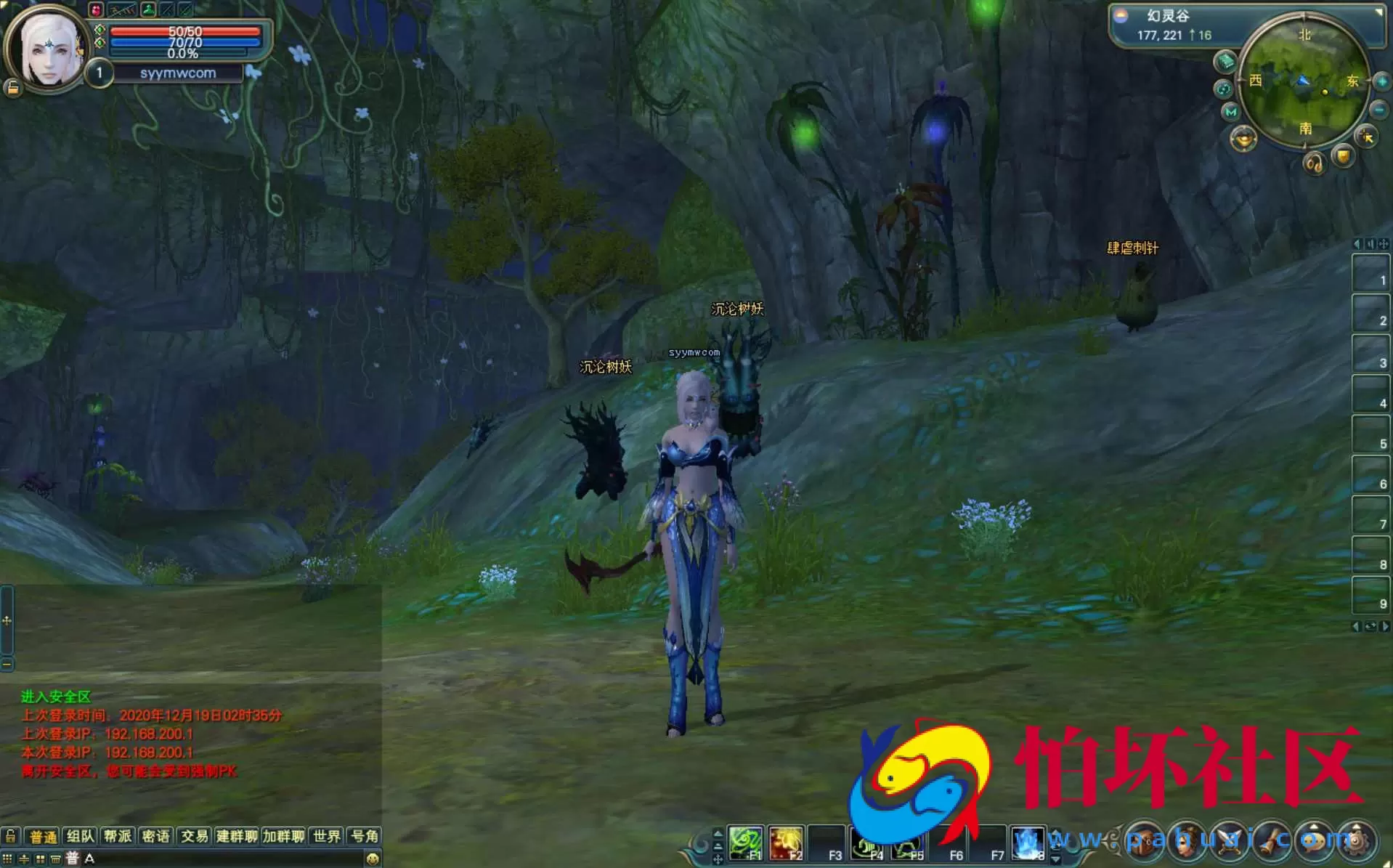1393x868 pixels.
Task: Open the world map with the M button
Action: pyautogui.click(x=1230, y=112)
